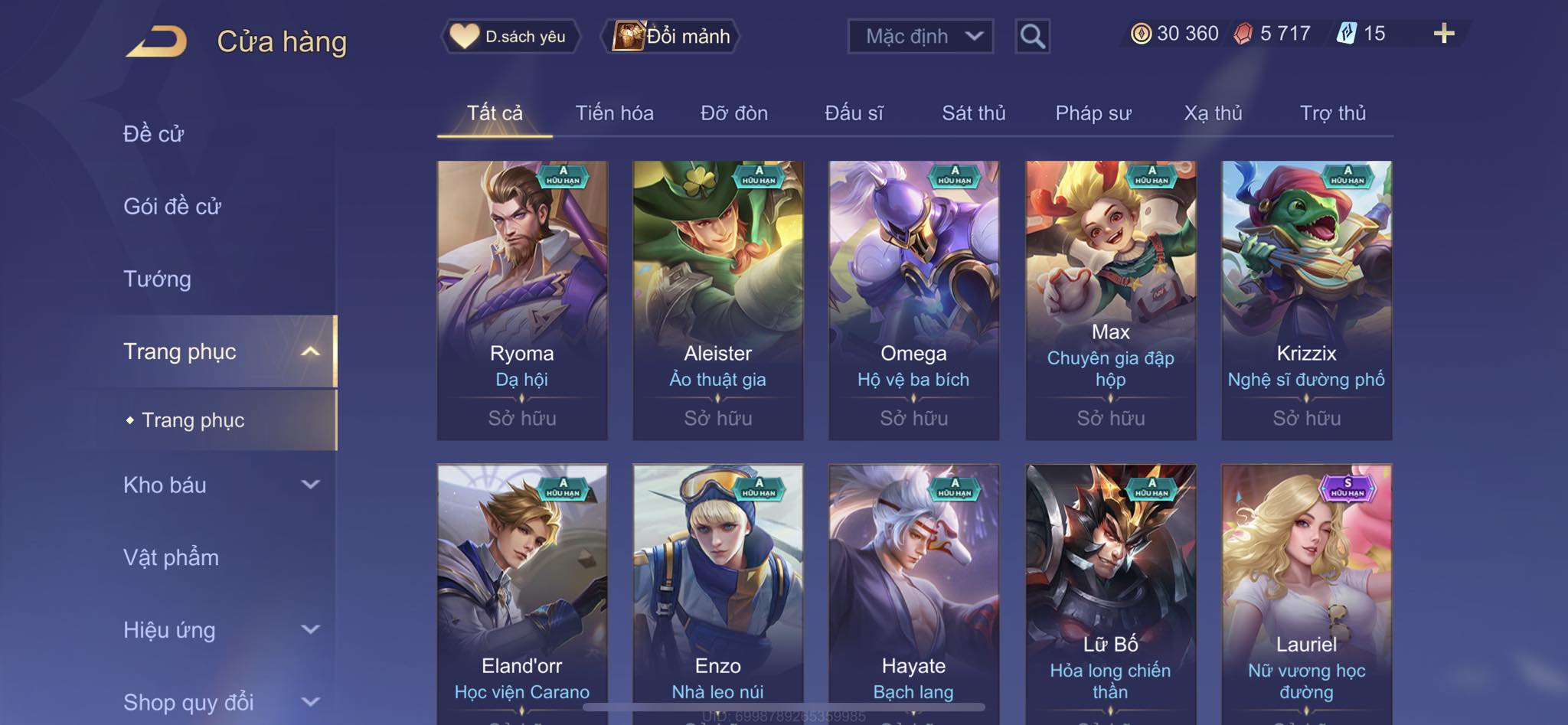The image size is (1568, 725).
Task: Select the Sát thủ tab
Action: (973, 113)
